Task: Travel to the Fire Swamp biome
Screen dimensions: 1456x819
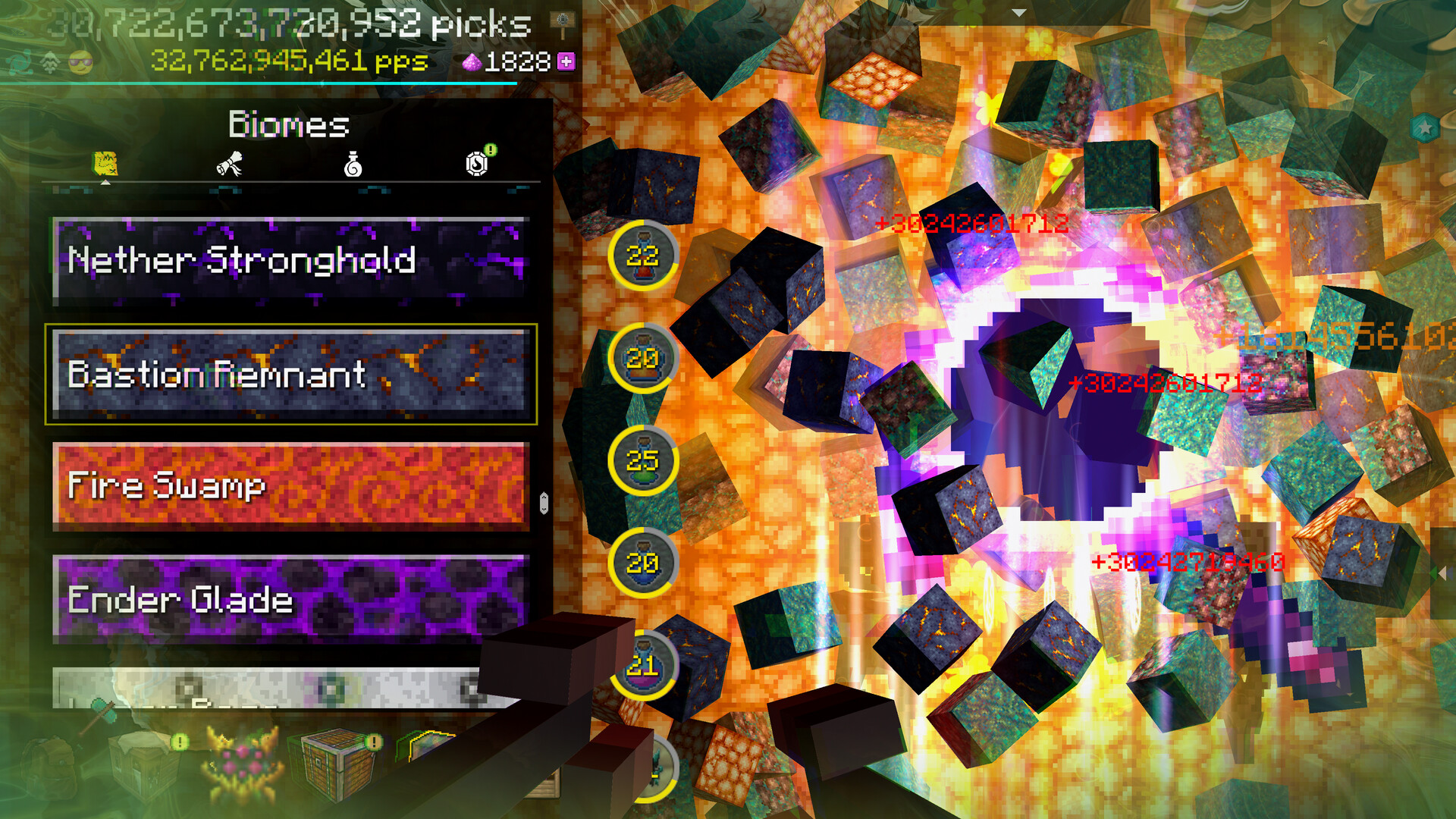Action: click(x=290, y=486)
